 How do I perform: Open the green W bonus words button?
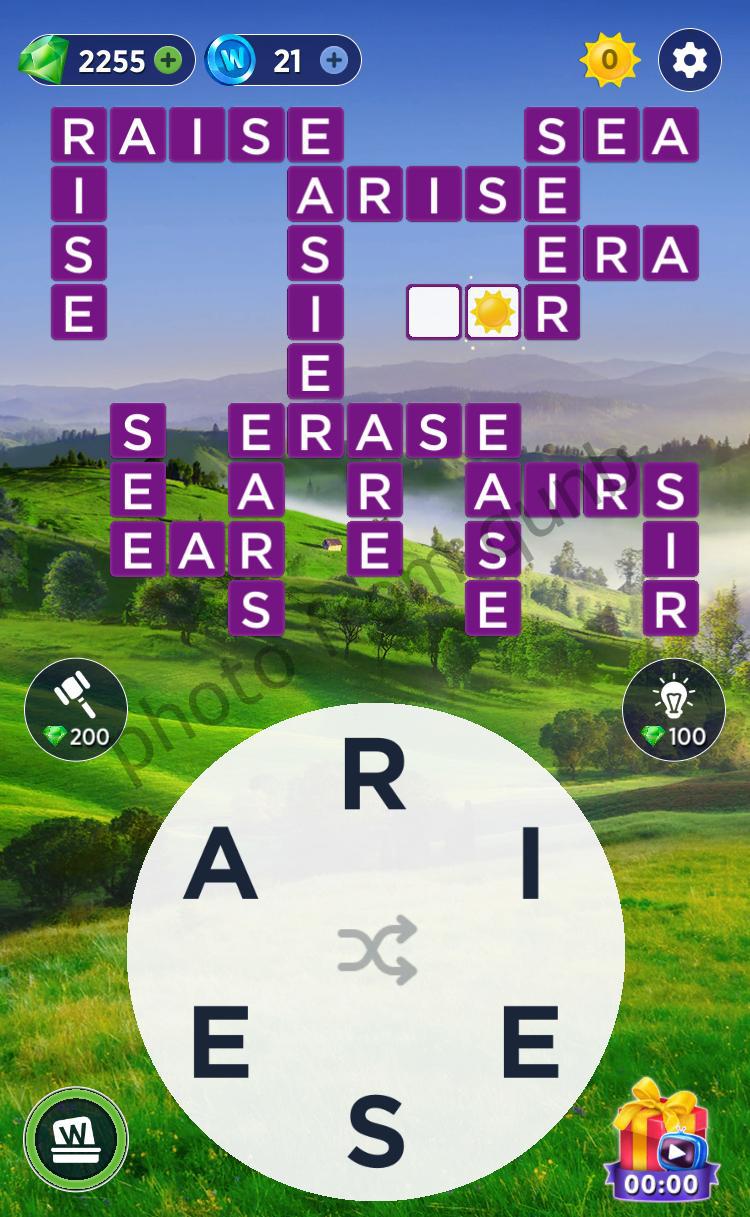[x=76, y=1139]
